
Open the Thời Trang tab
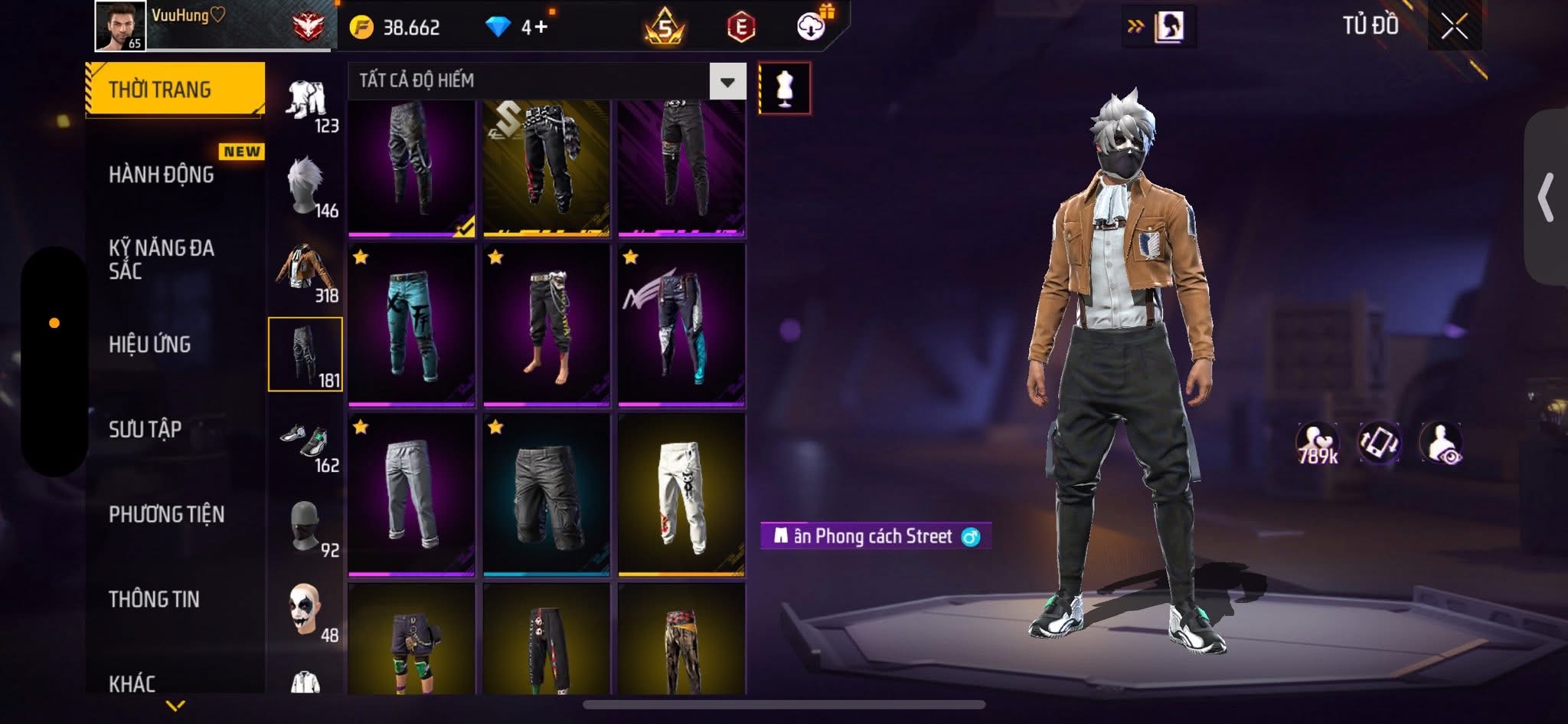point(175,90)
